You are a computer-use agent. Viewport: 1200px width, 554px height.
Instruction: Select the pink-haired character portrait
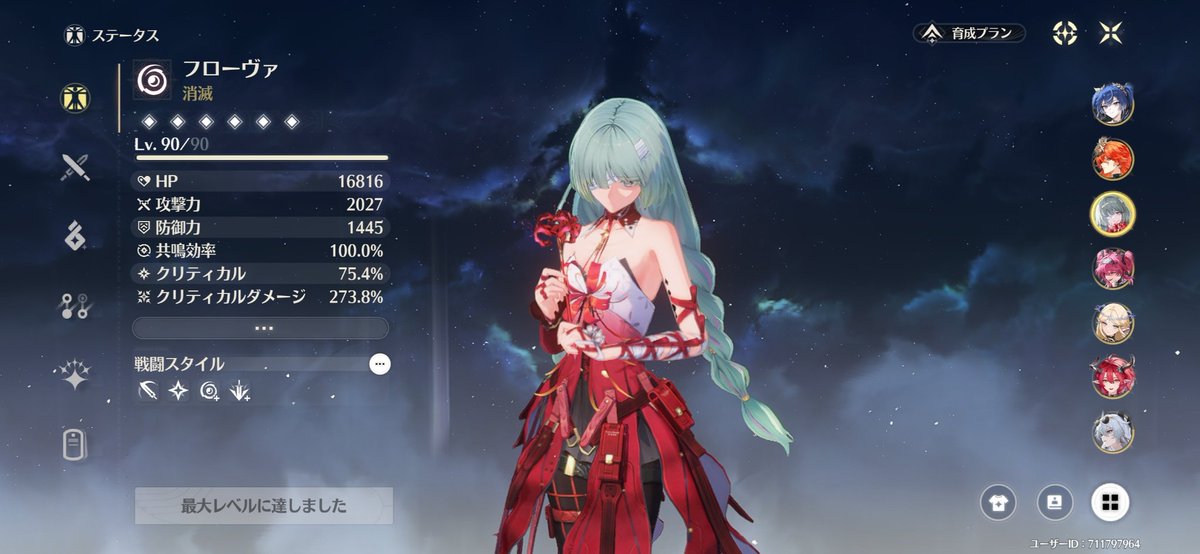[x=1112, y=268]
